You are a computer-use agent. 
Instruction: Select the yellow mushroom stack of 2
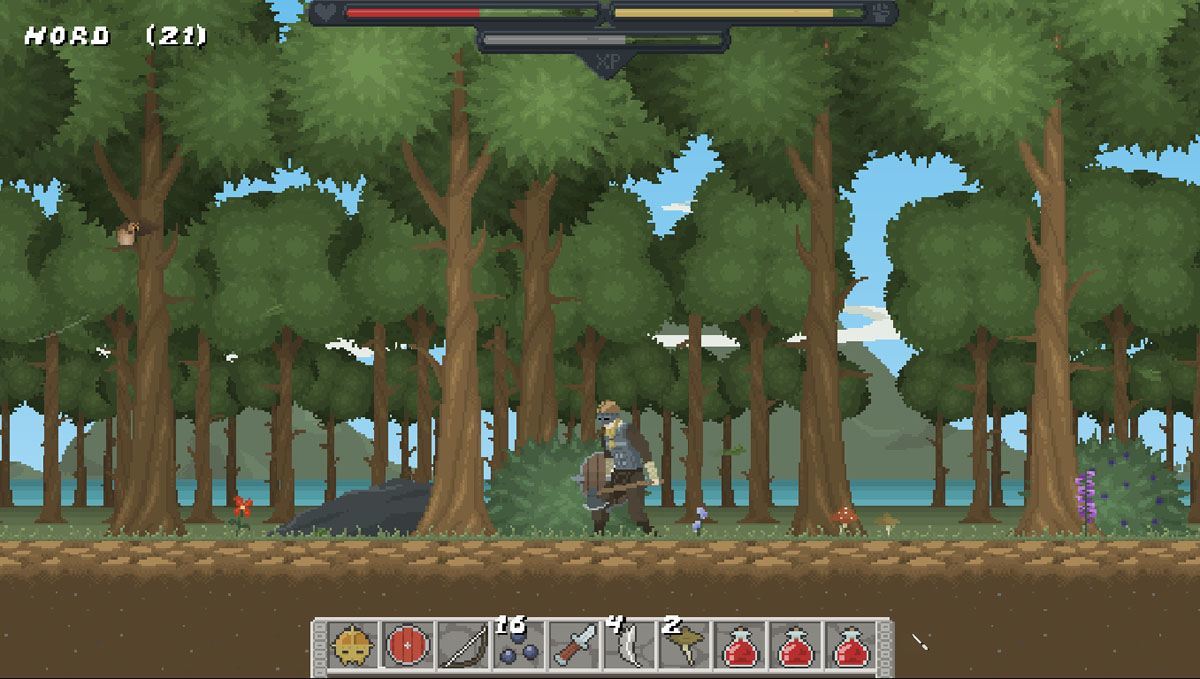pos(684,648)
